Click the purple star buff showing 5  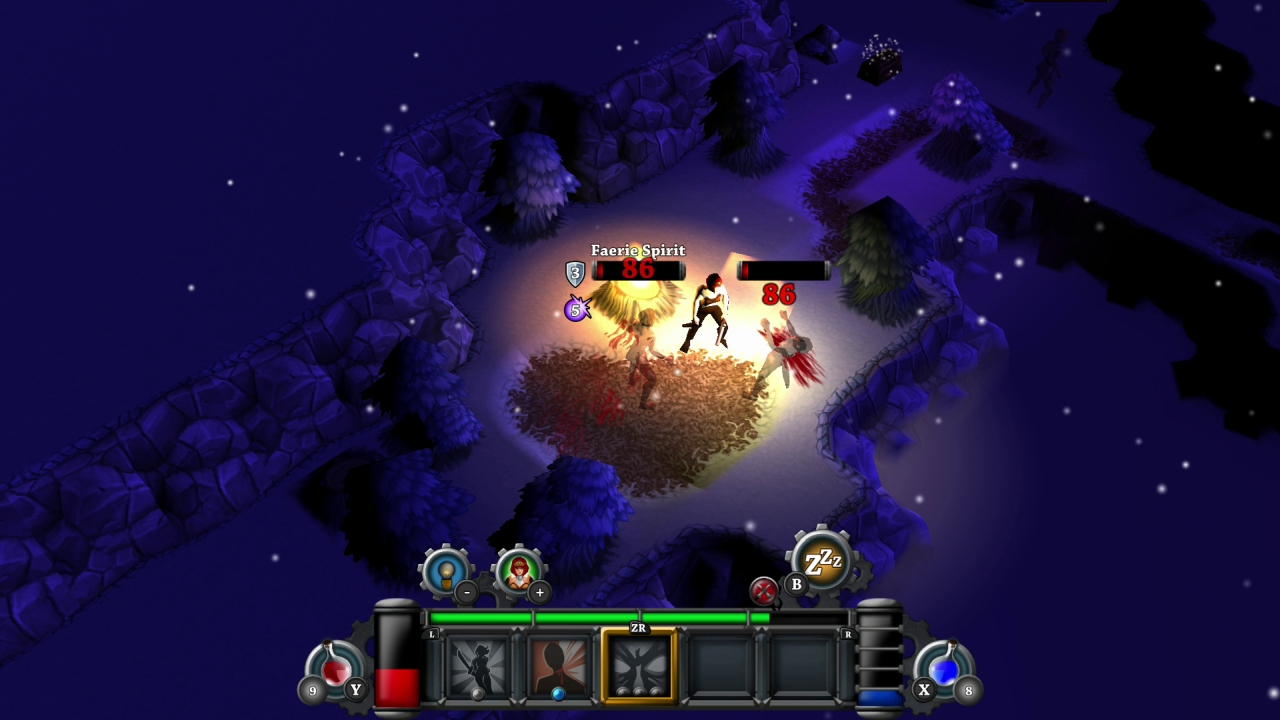[573, 310]
